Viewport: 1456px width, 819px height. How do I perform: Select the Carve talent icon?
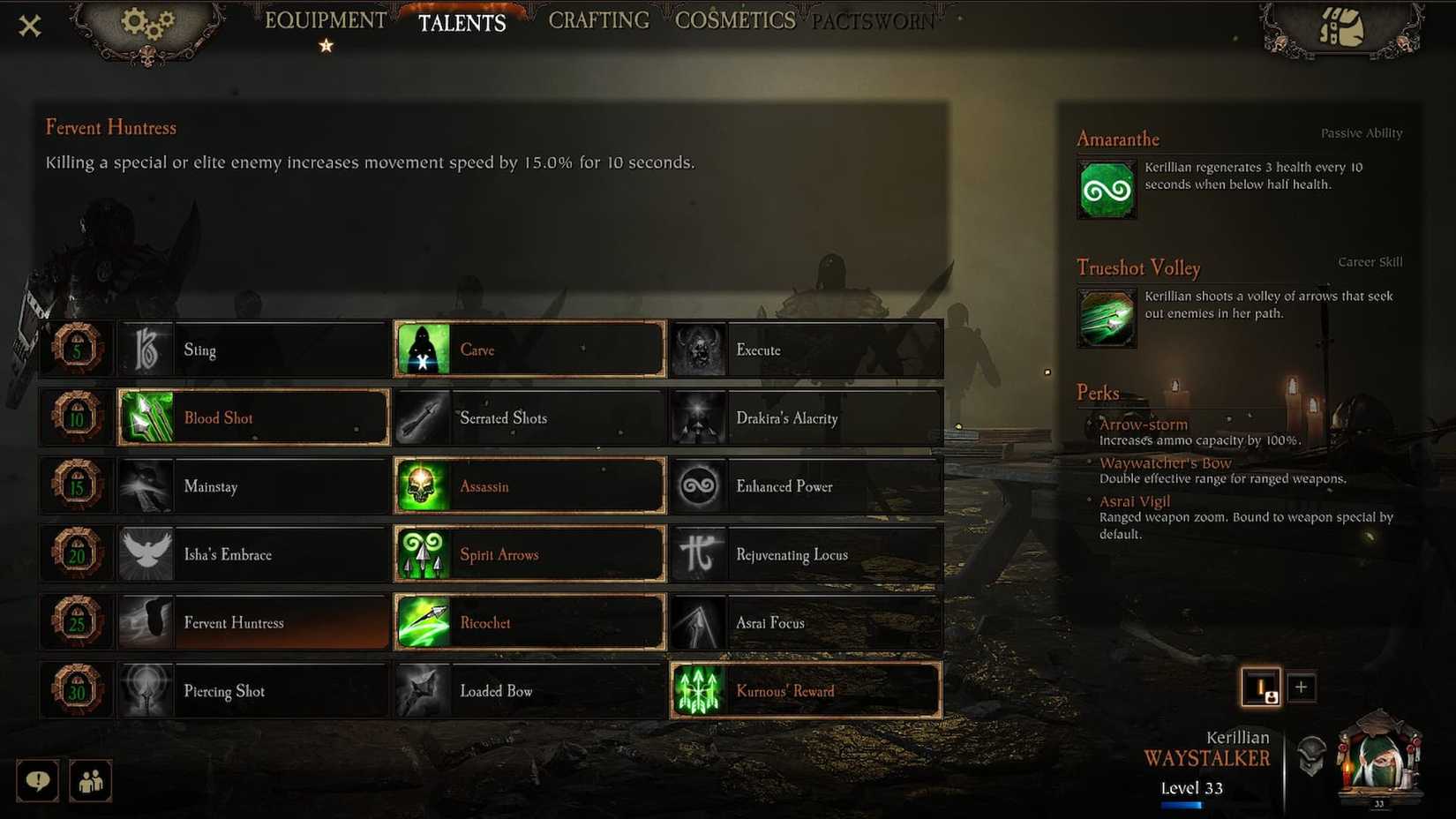click(423, 349)
